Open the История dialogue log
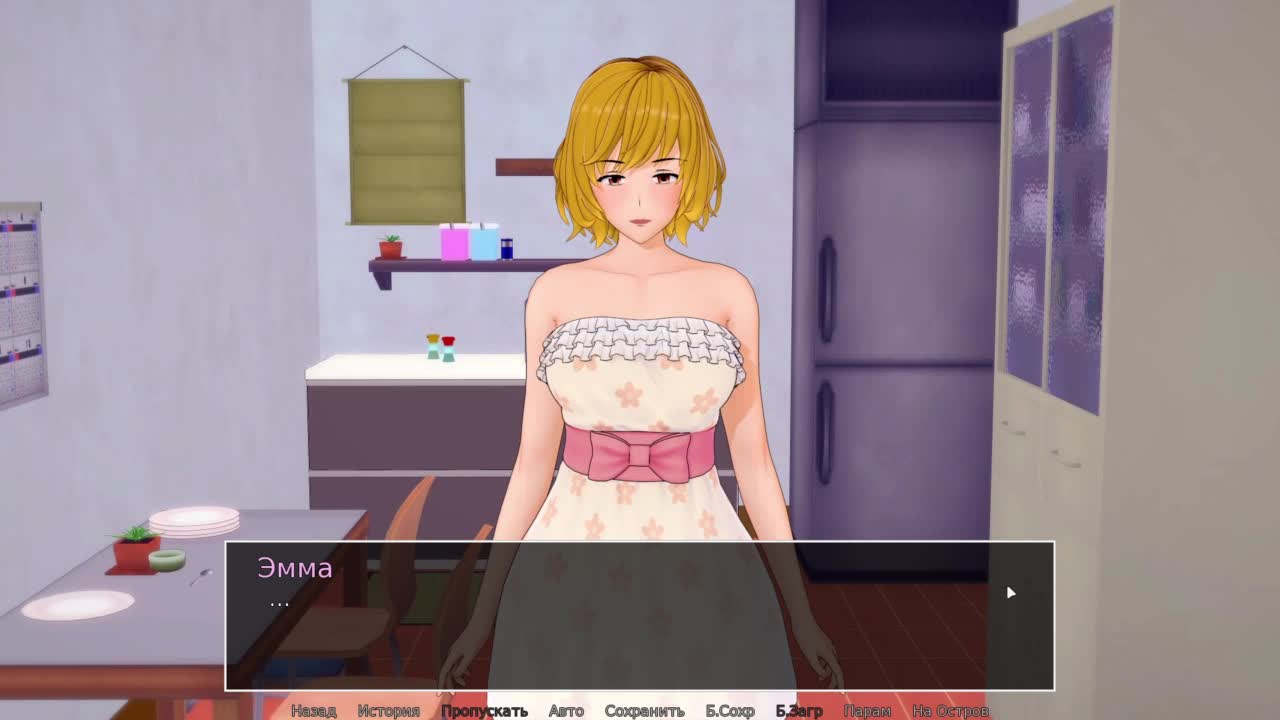The width and height of the screenshot is (1280, 720). point(388,711)
